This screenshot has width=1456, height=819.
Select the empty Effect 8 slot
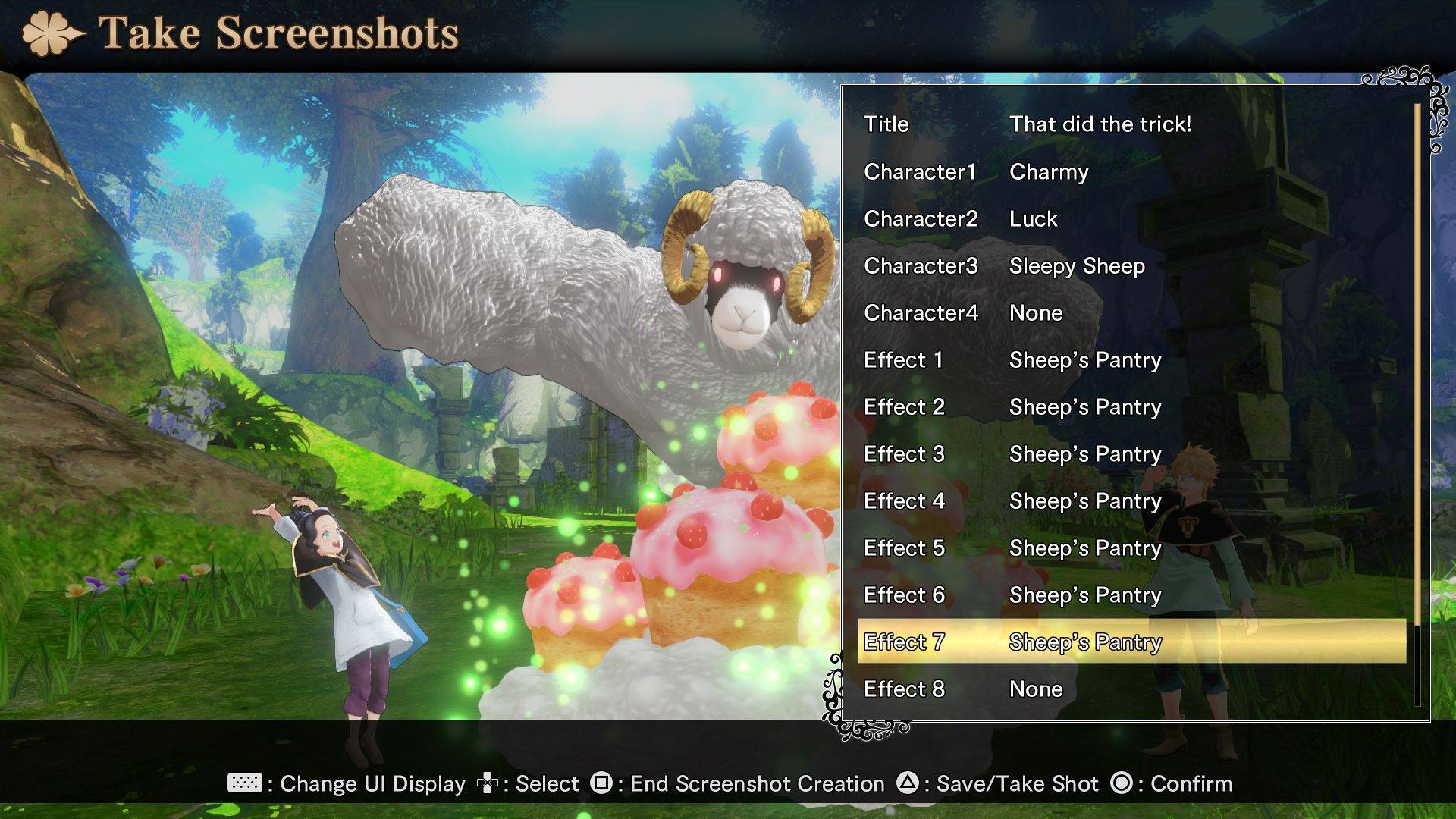[1130, 689]
